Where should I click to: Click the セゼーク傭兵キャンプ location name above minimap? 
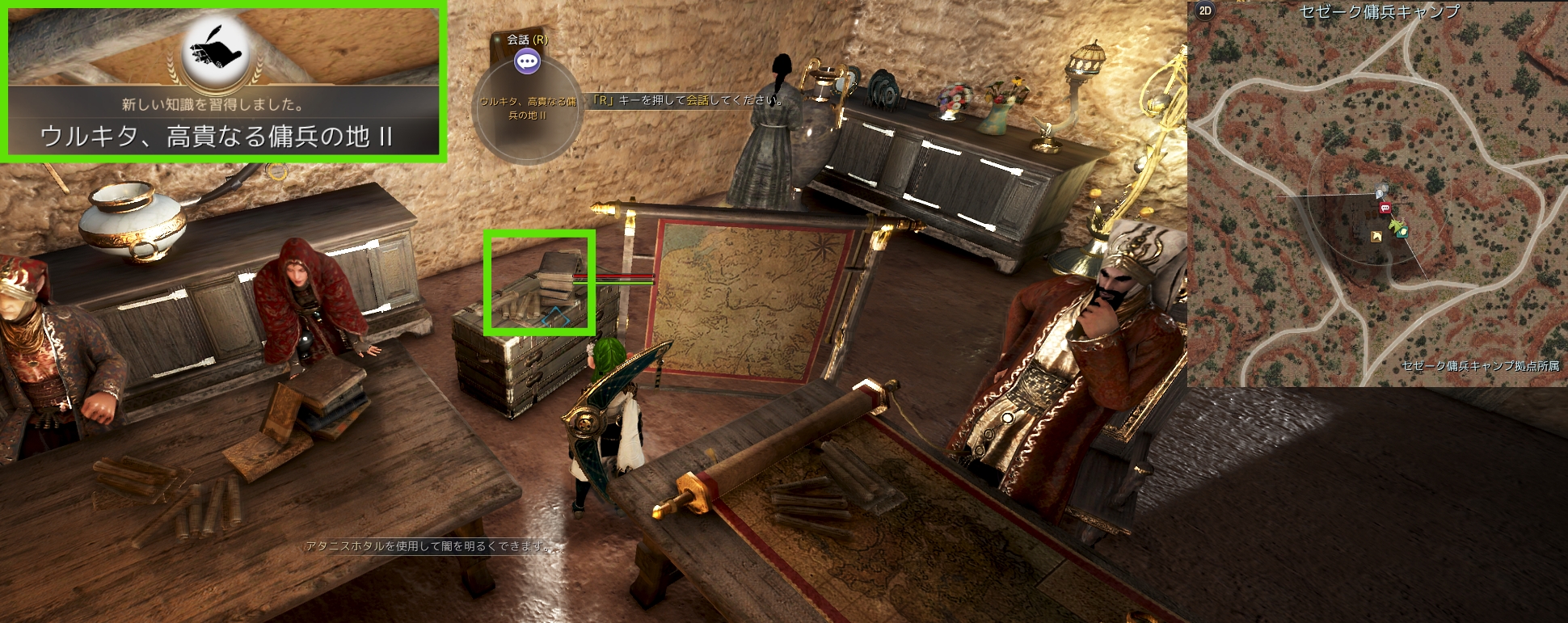1379,11
